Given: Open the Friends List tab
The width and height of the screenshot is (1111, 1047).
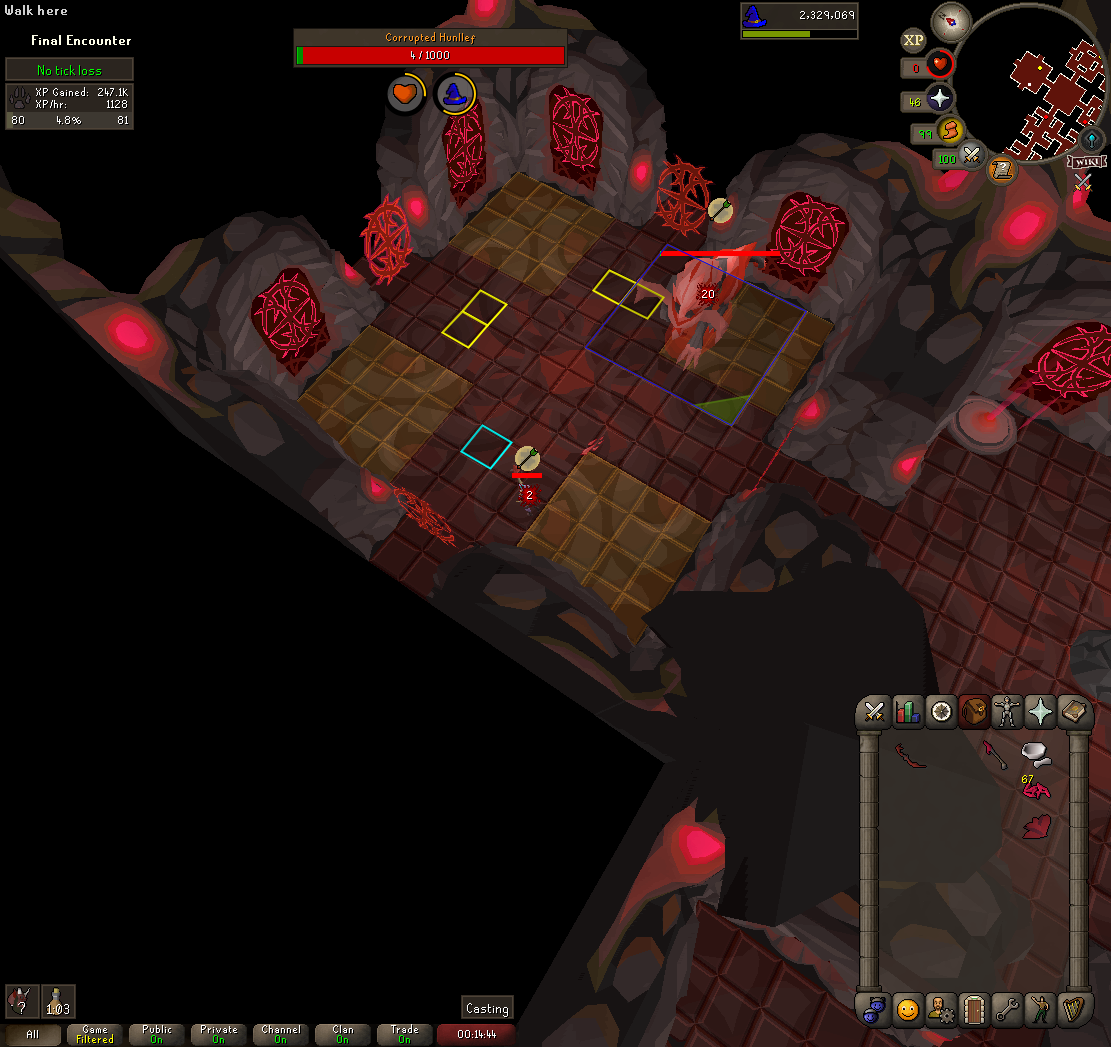Looking at the screenshot, I should tap(908, 1010).
